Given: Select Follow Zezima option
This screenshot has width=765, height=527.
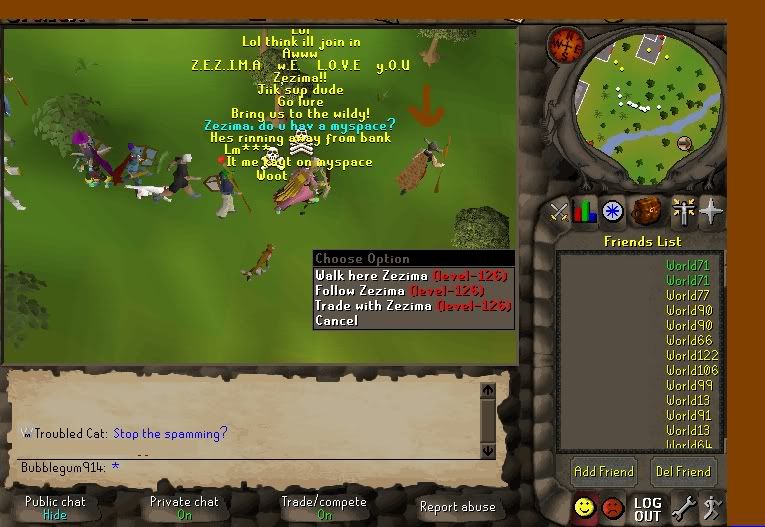Looking at the screenshot, I should coord(411,290).
